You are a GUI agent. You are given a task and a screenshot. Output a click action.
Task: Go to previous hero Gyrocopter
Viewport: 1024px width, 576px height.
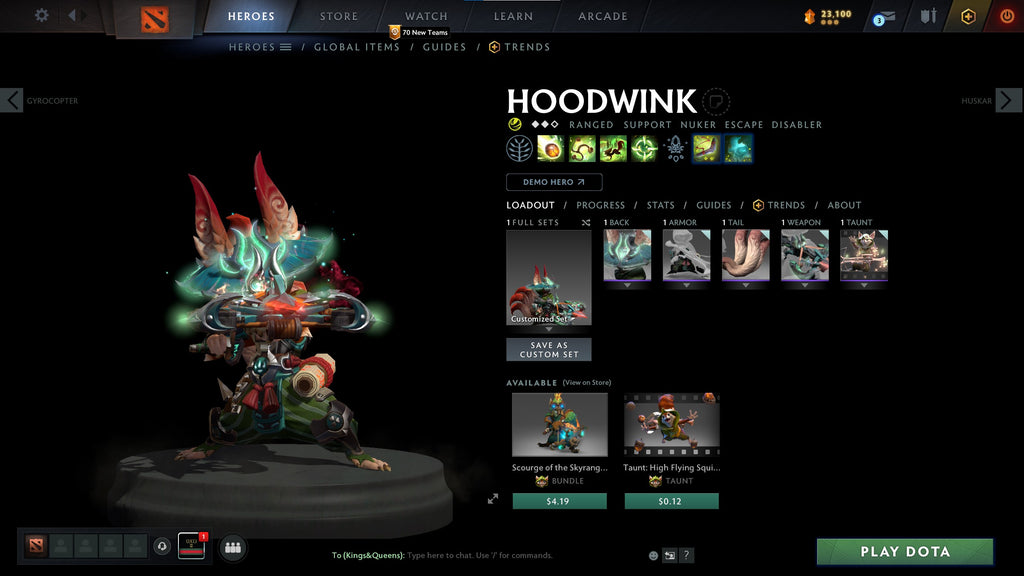pyautogui.click(x=12, y=100)
